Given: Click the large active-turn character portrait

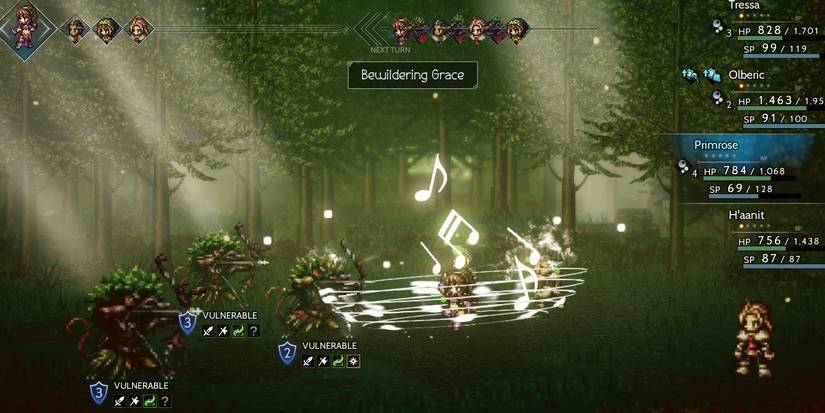Looking at the screenshot, I should [x=24, y=26].
